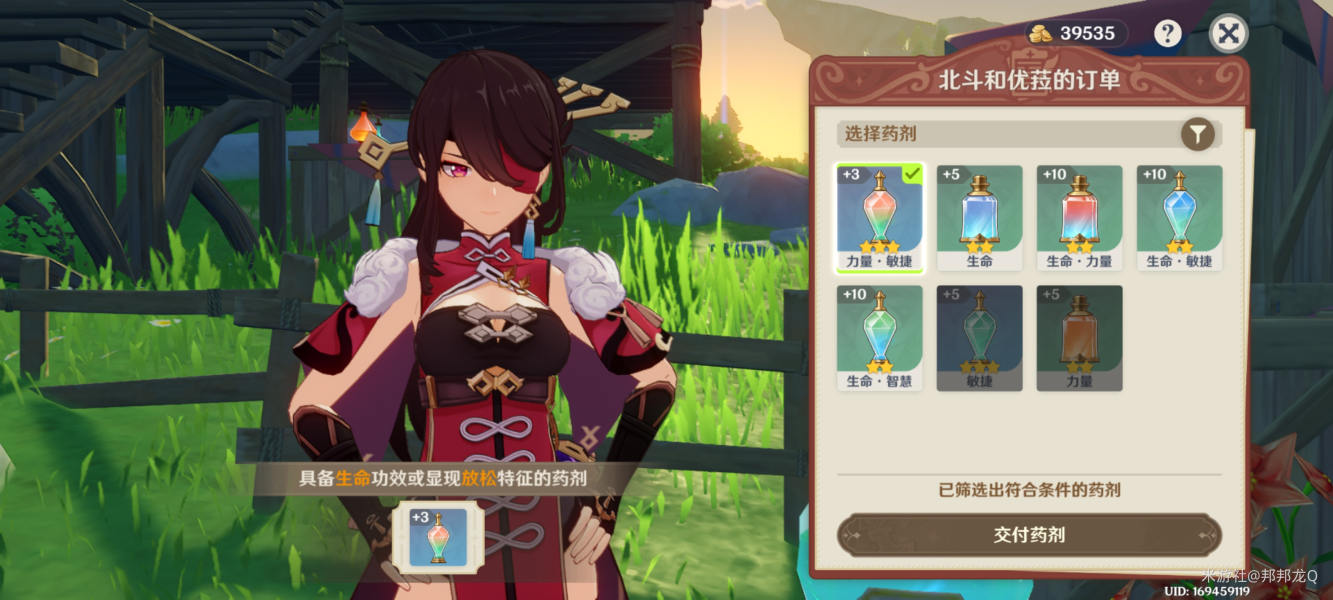This screenshot has width=1333, height=600.
Task: Select the 生命·敏捷 potion
Action: point(1179,217)
